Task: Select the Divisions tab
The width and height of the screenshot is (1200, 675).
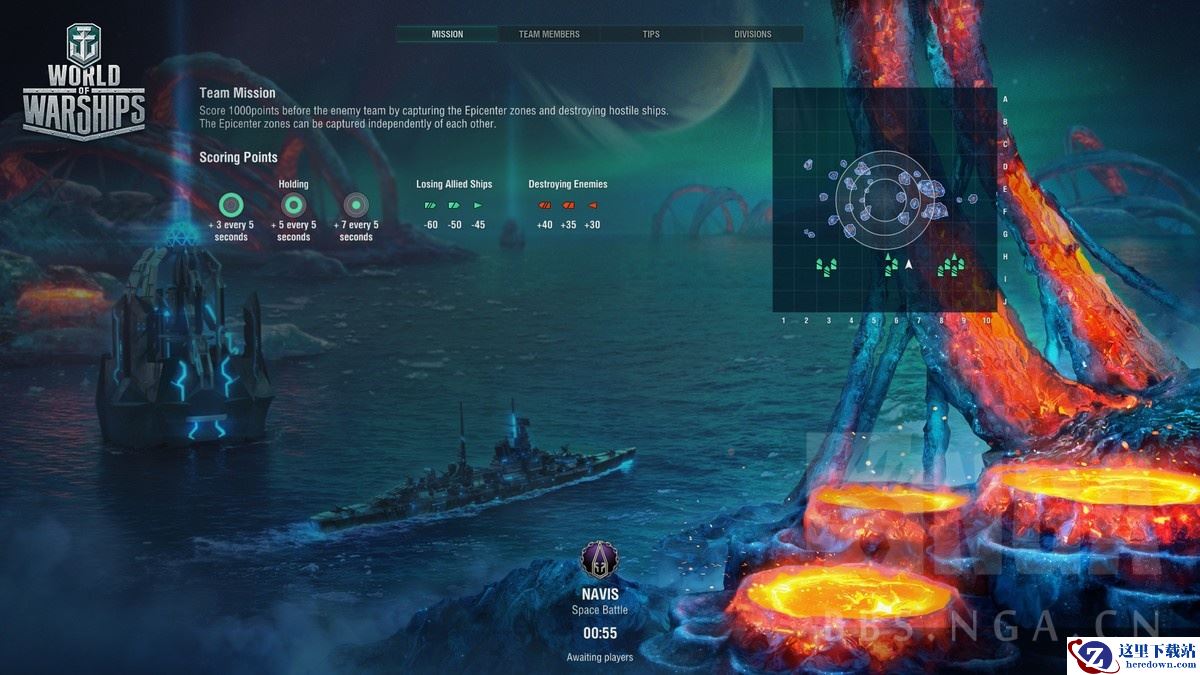Action: click(753, 34)
